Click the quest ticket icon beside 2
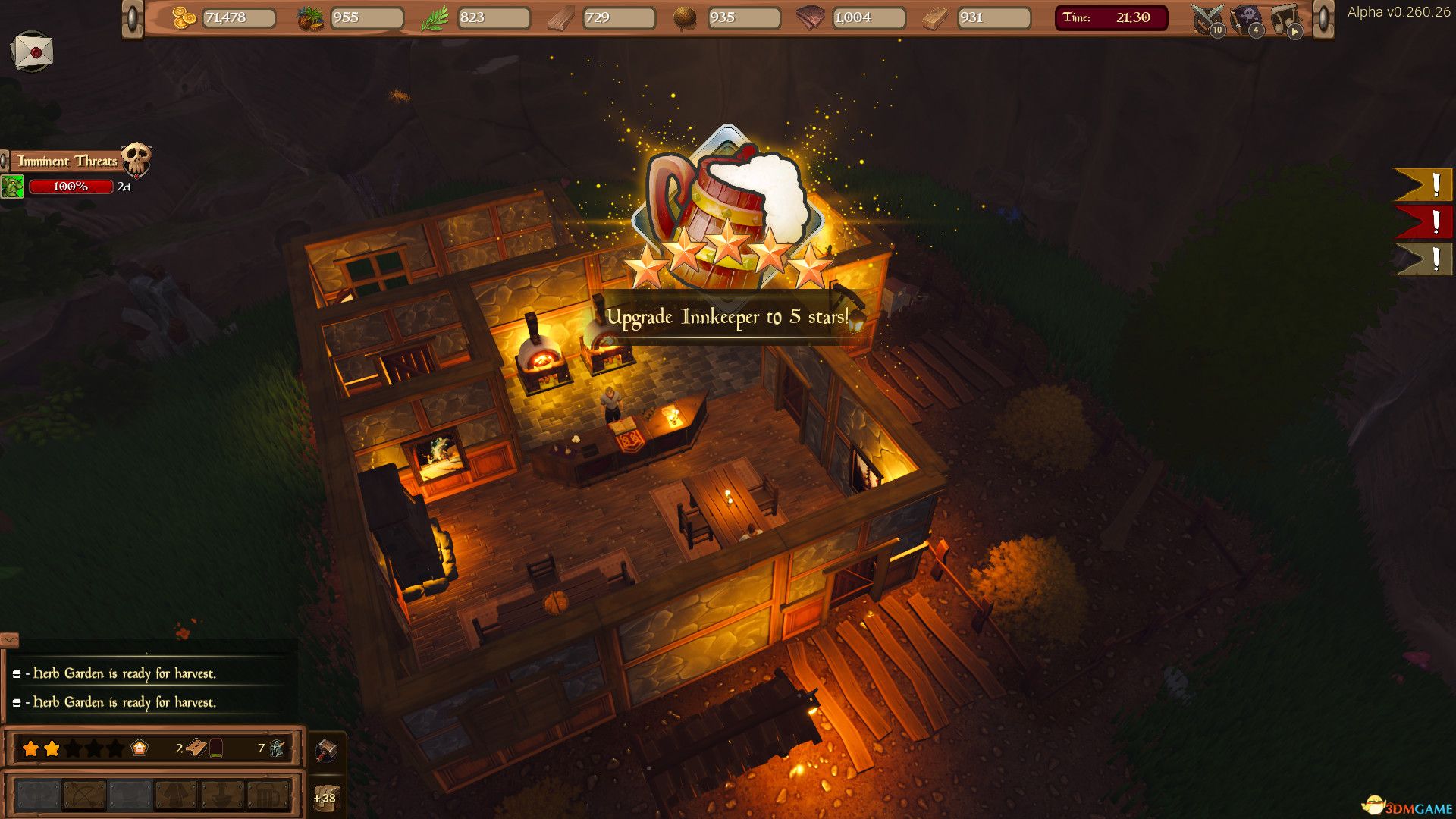This screenshot has height=819, width=1456. (x=196, y=748)
